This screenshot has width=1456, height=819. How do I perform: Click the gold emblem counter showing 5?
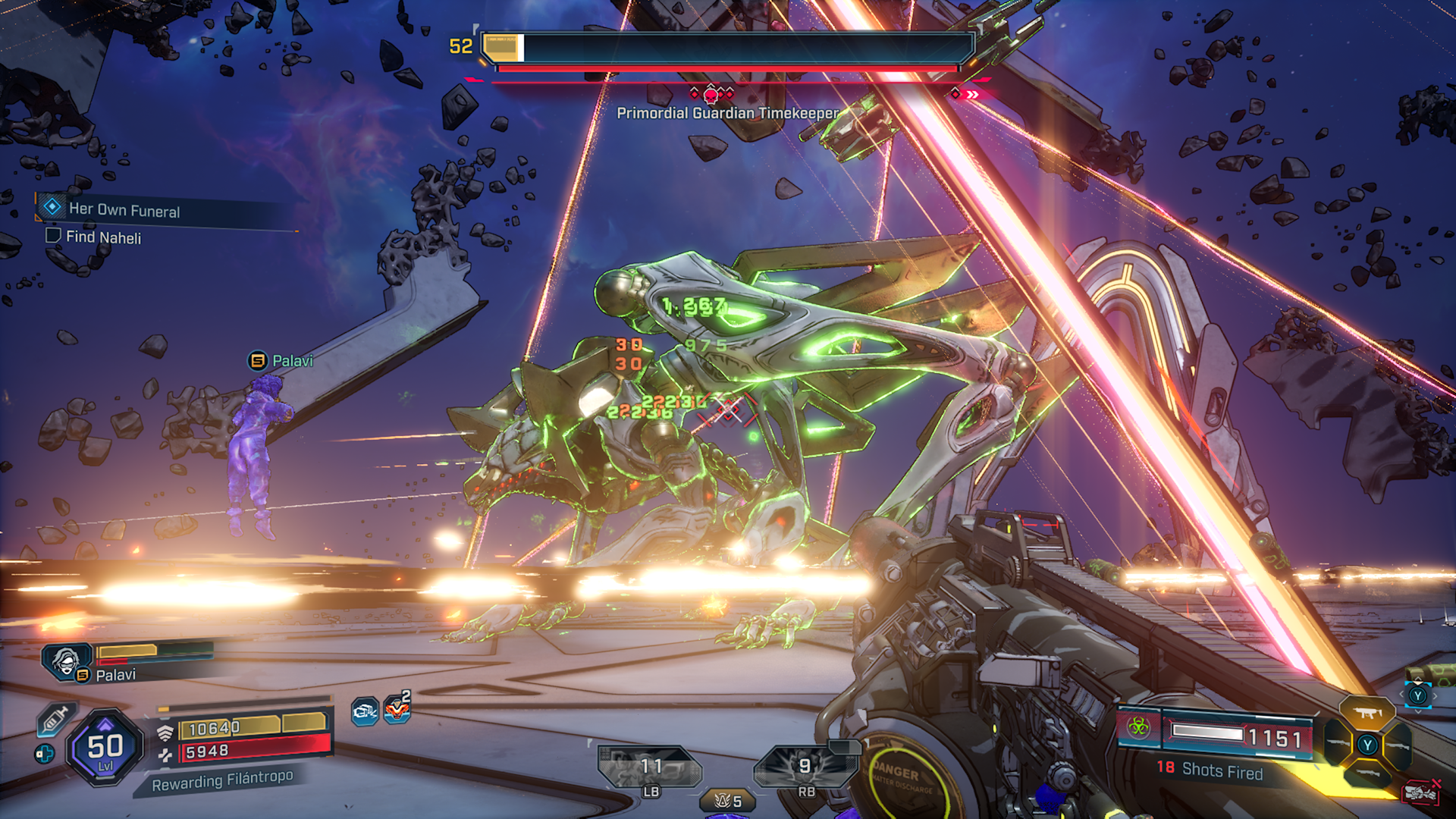click(x=727, y=801)
